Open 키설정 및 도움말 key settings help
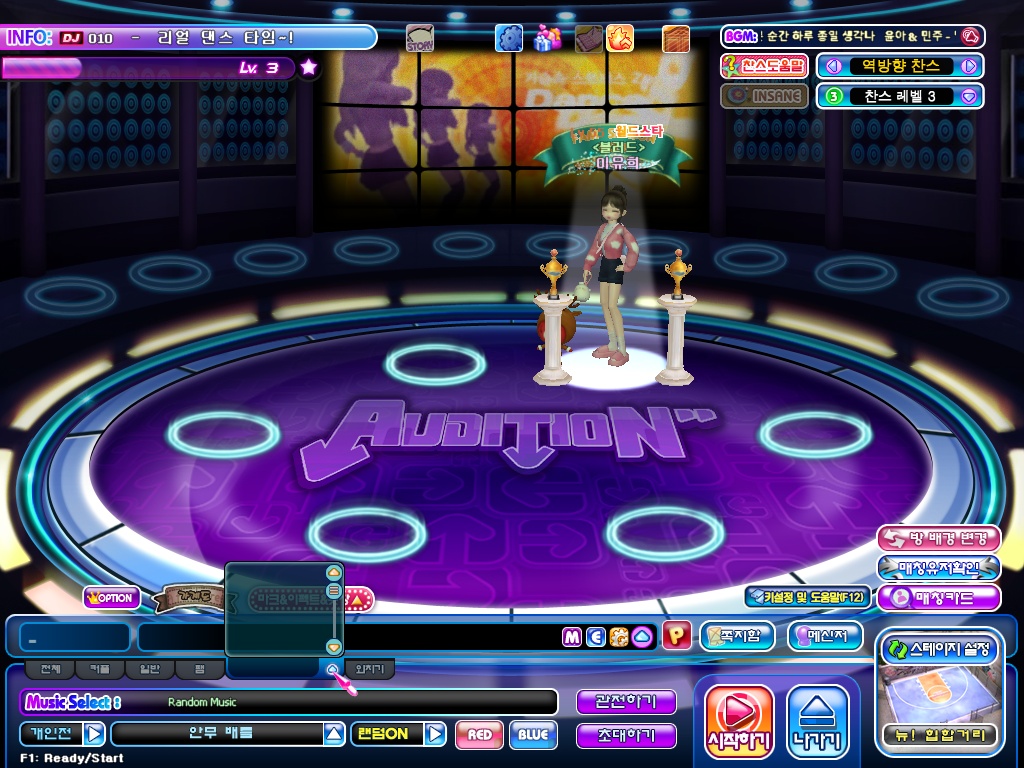 pyautogui.click(x=807, y=597)
